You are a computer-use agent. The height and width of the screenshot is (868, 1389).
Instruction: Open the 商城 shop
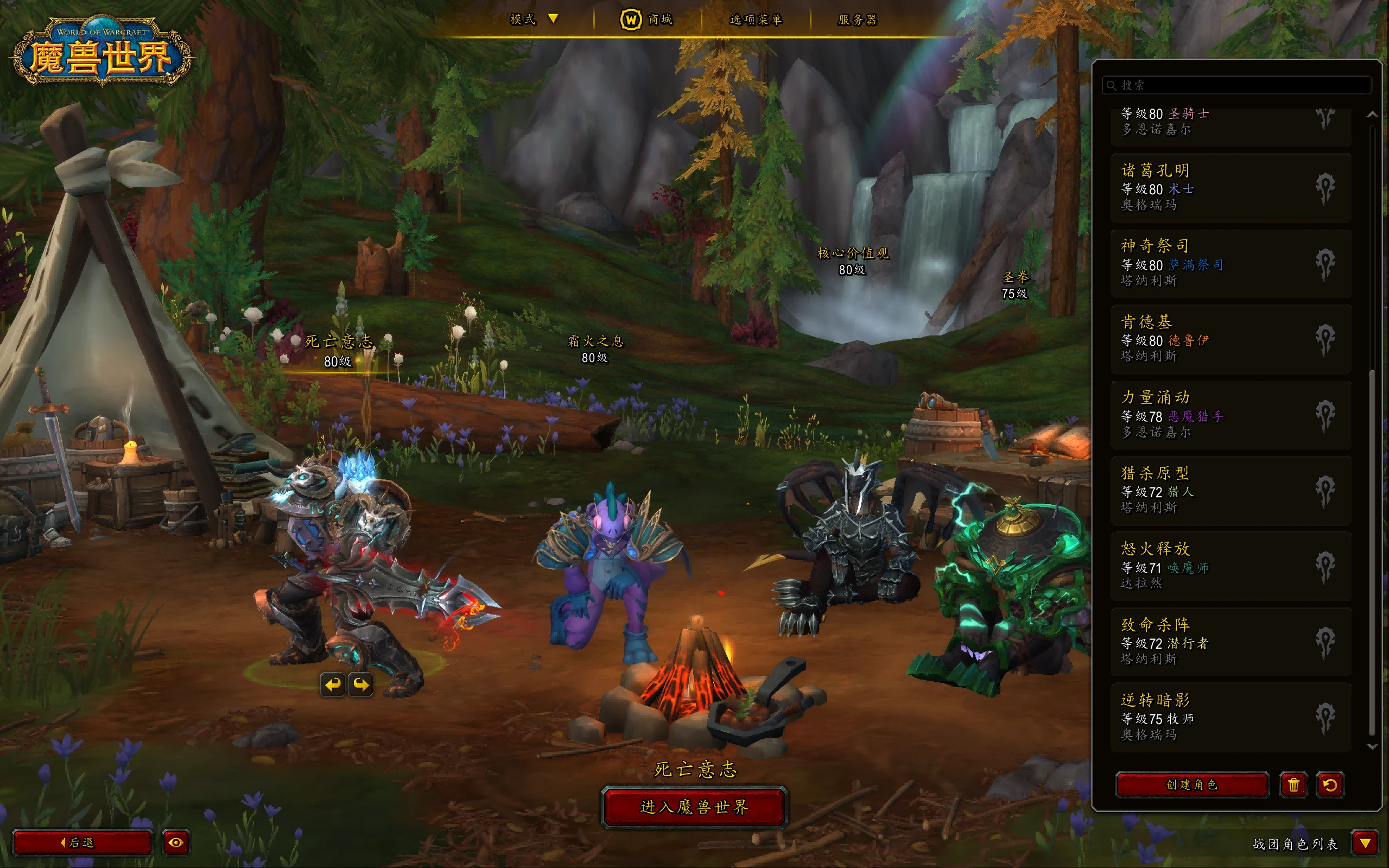(x=647, y=20)
